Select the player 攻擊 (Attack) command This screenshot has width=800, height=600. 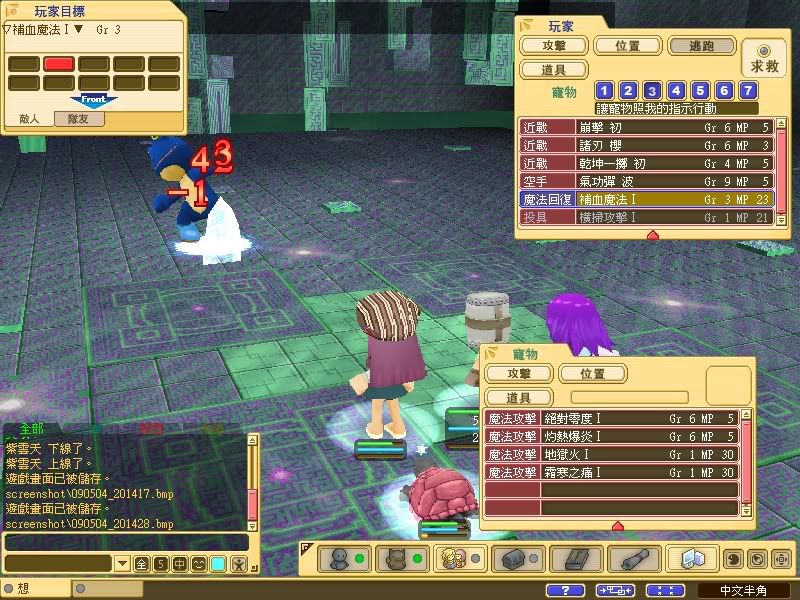(553, 46)
